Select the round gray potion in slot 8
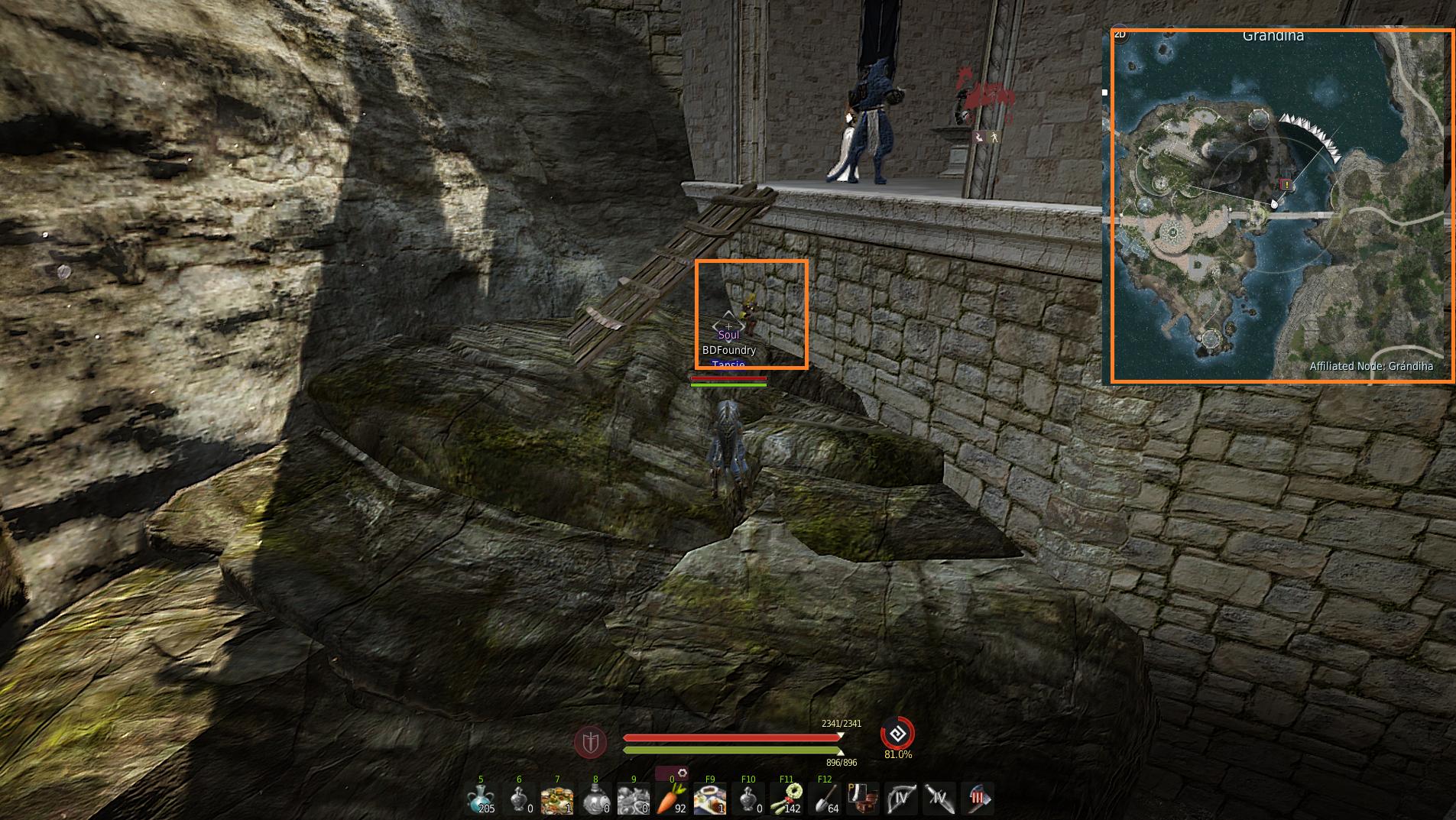The image size is (1456, 820). pos(595,799)
